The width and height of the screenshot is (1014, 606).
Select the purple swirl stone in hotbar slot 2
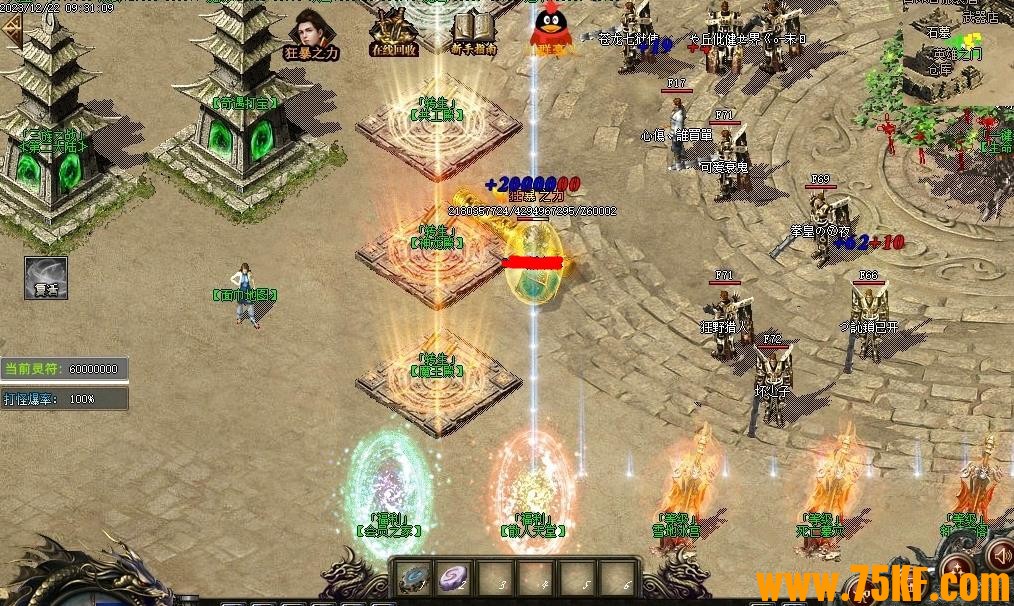[x=454, y=578]
